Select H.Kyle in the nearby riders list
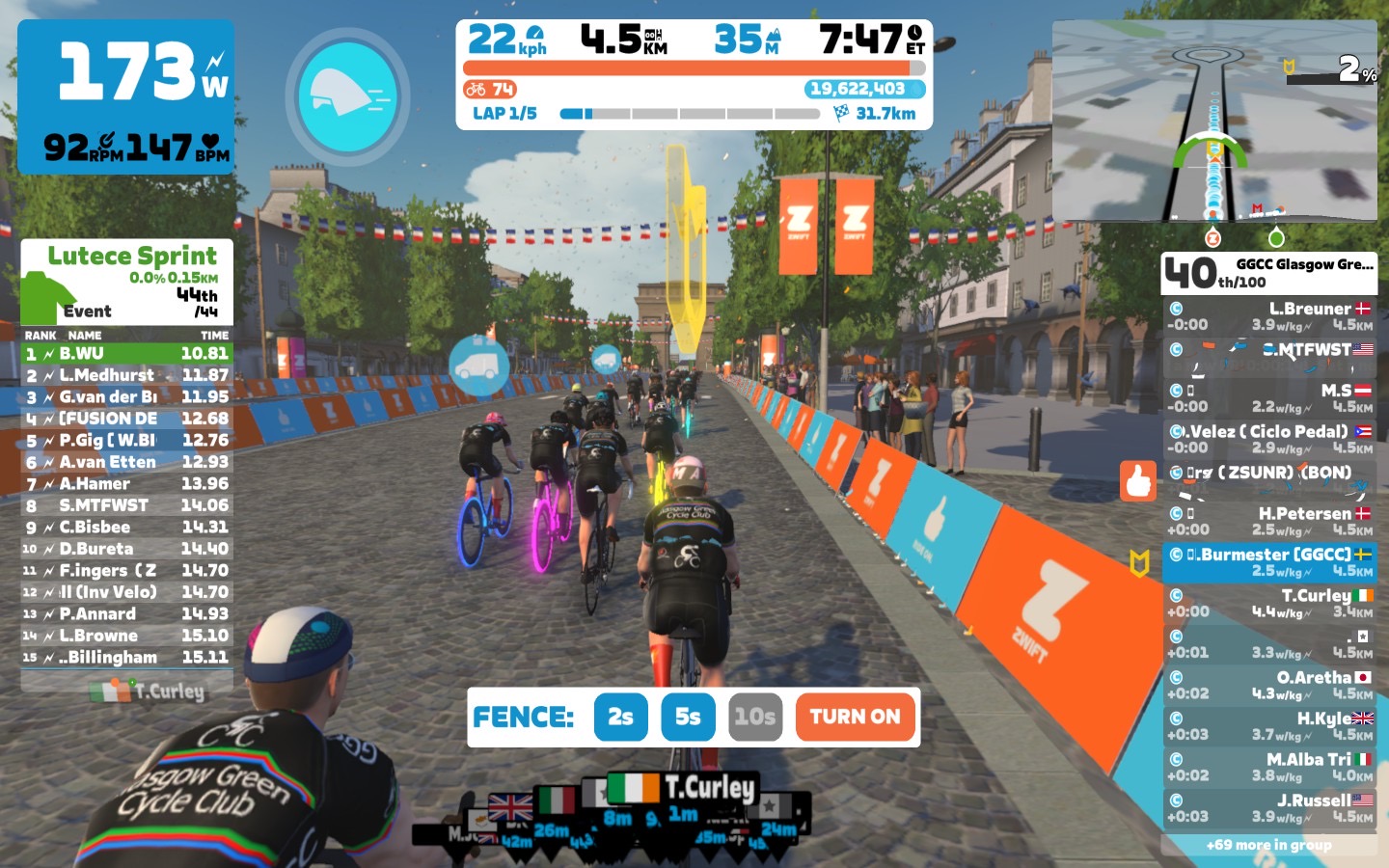The height and width of the screenshot is (868, 1389). 1269,725
